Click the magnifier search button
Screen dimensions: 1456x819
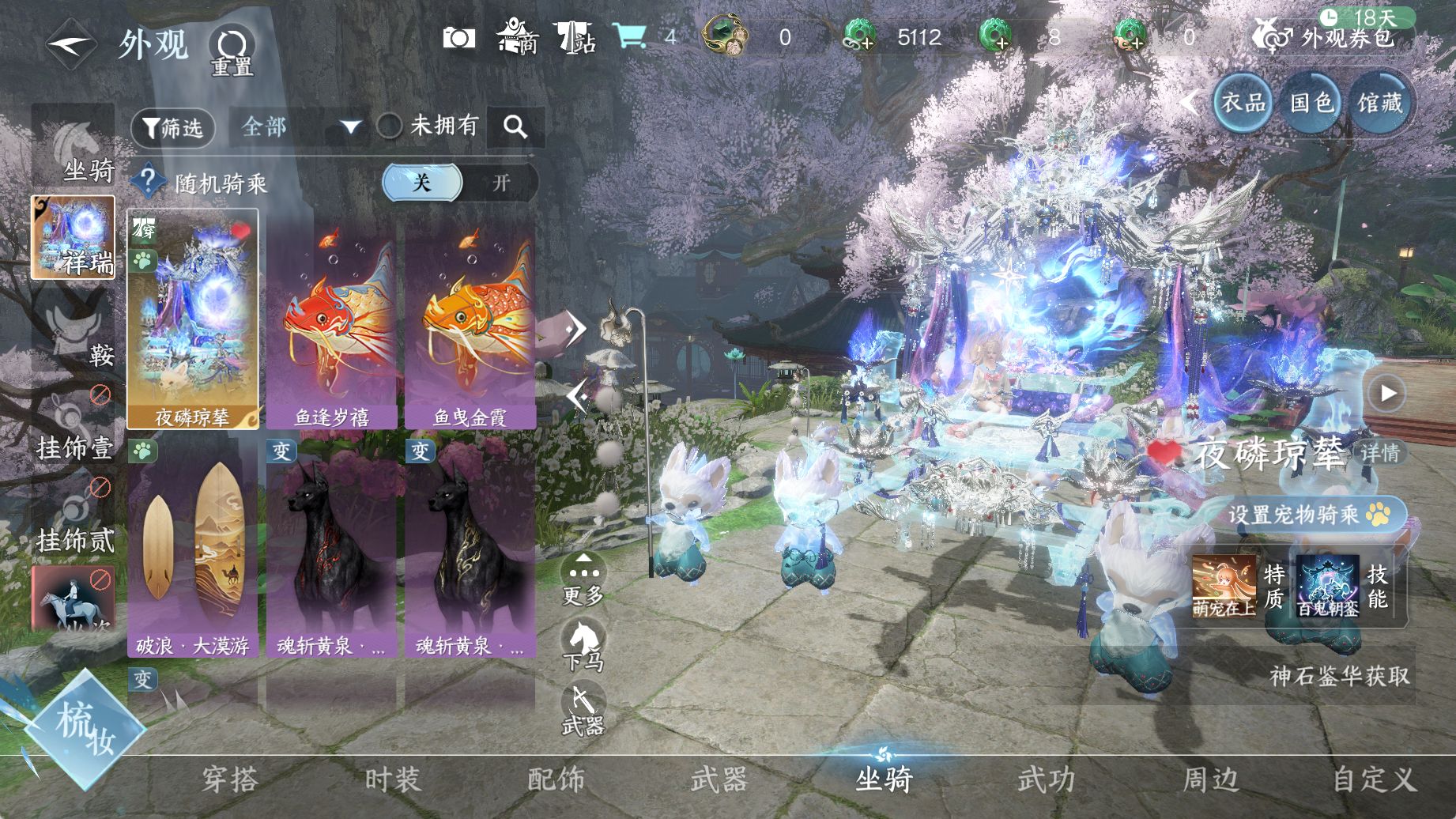[x=515, y=126]
